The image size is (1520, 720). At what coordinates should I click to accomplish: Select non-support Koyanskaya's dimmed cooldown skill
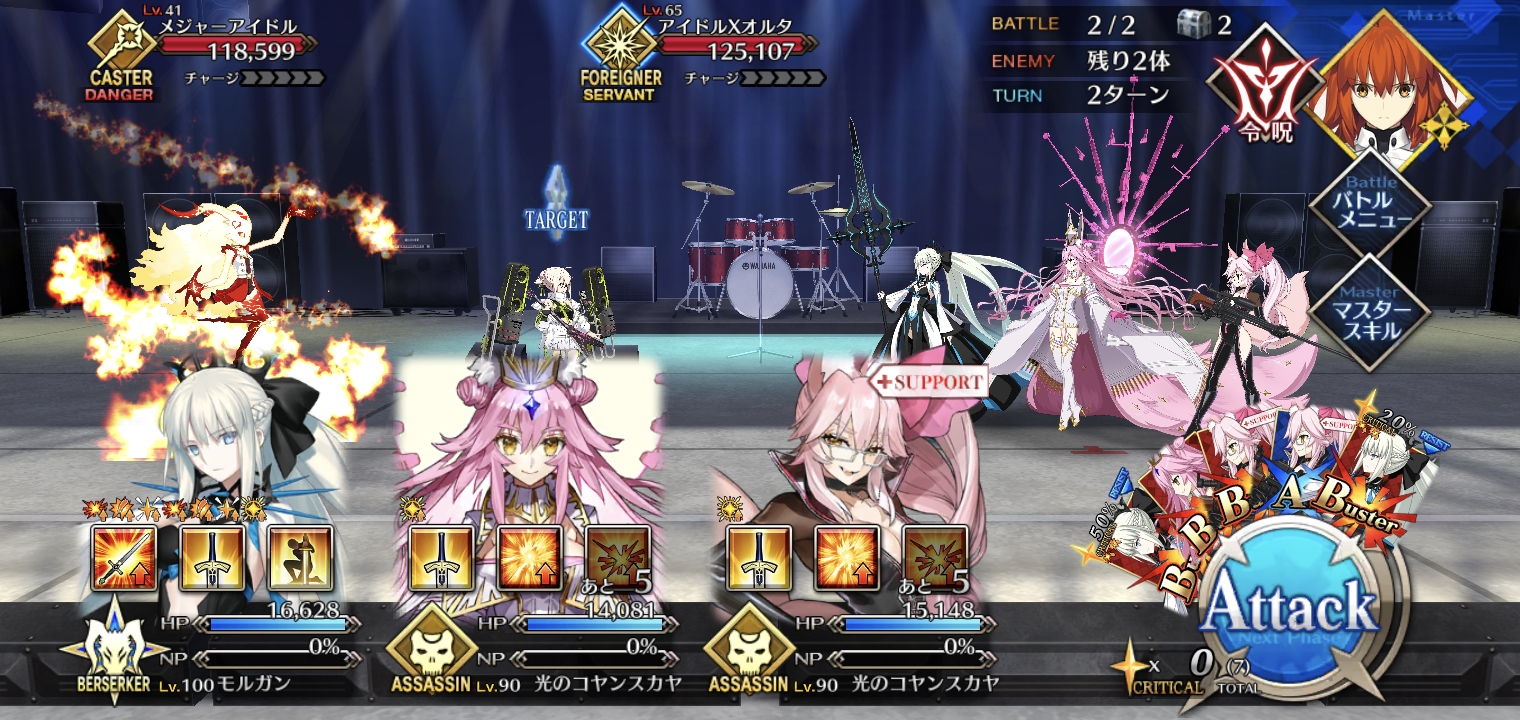[x=618, y=559]
